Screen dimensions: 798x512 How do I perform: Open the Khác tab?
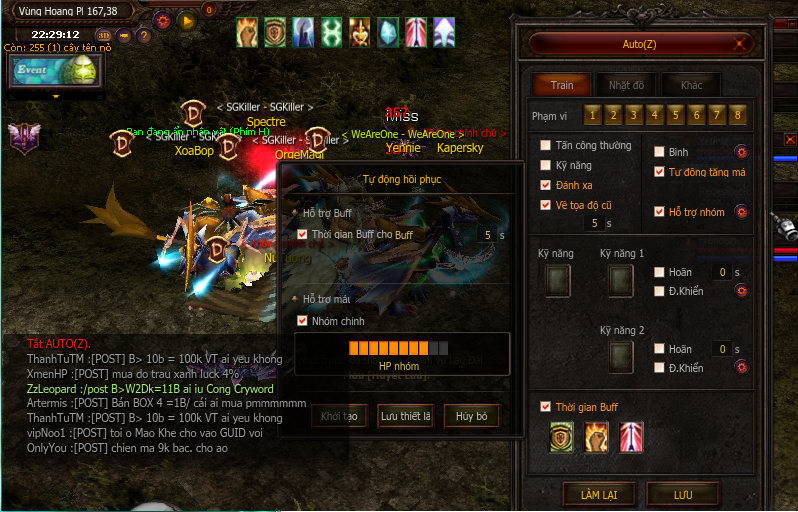coord(691,85)
